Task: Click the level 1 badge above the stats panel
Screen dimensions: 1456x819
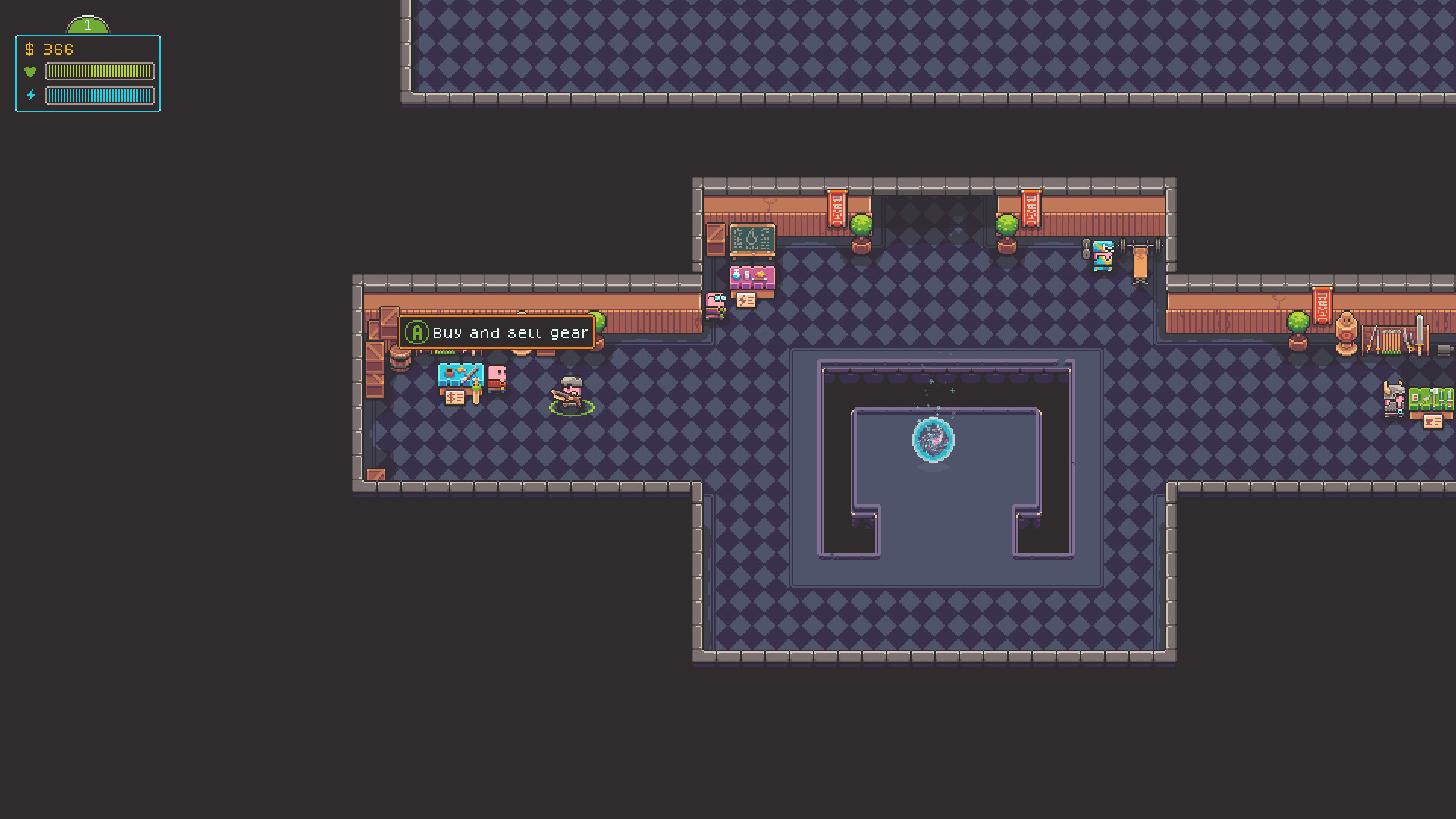Action: pyautogui.click(x=87, y=25)
